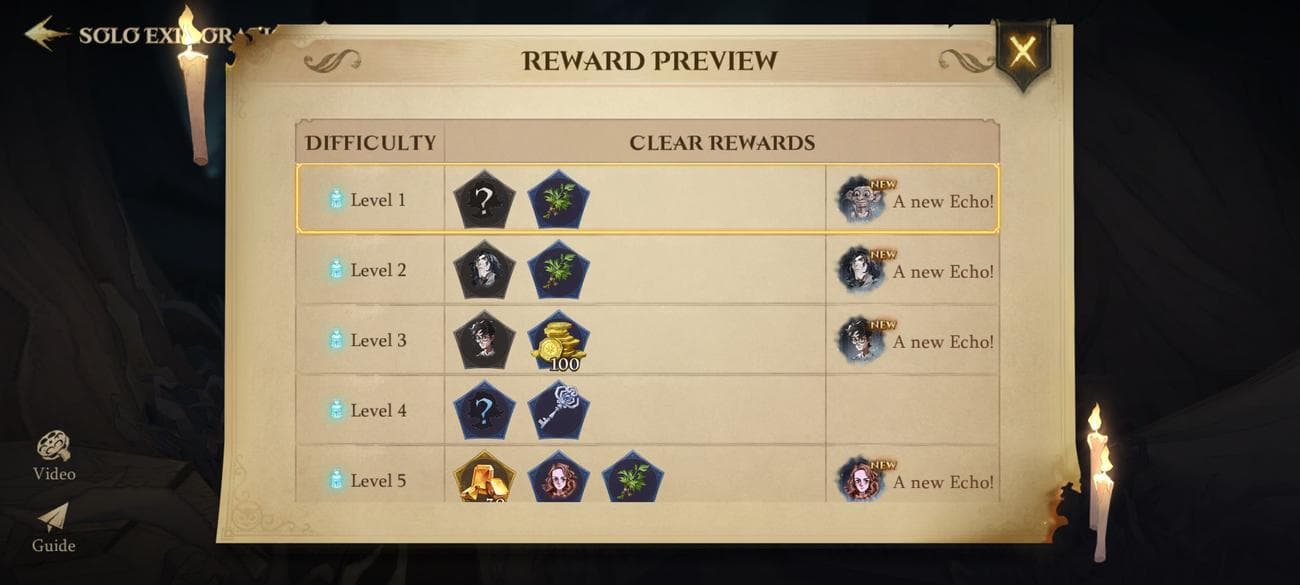
Task: Open the Video button
Action: point(54,456)
